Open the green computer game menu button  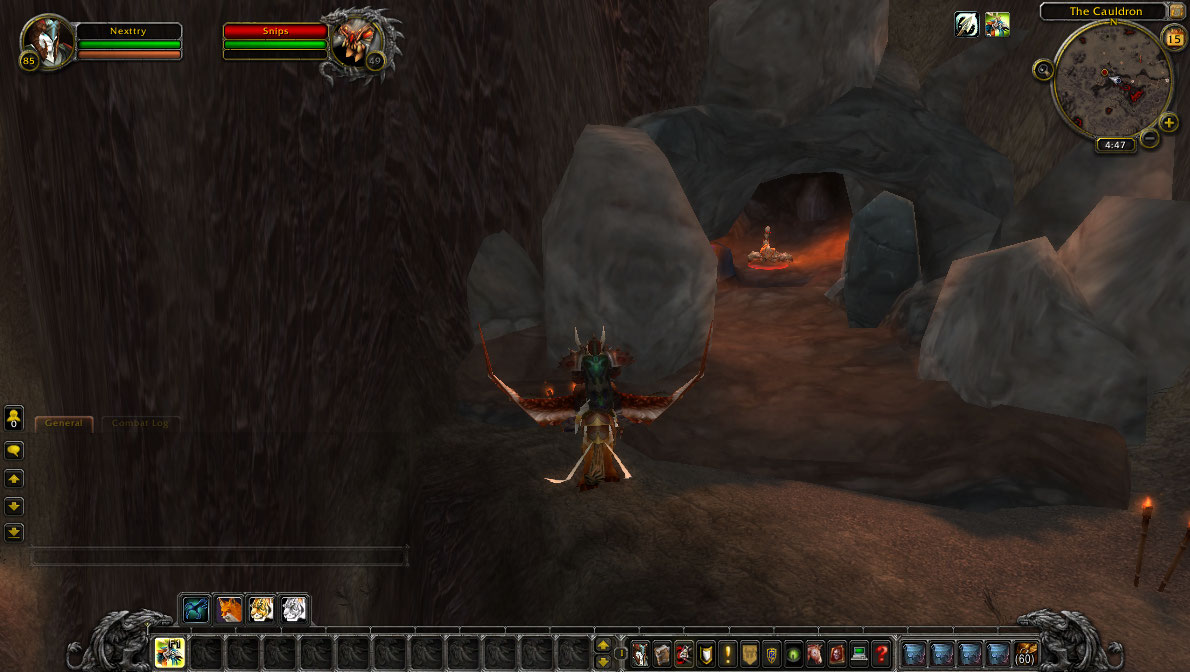[x=859, y=654]
